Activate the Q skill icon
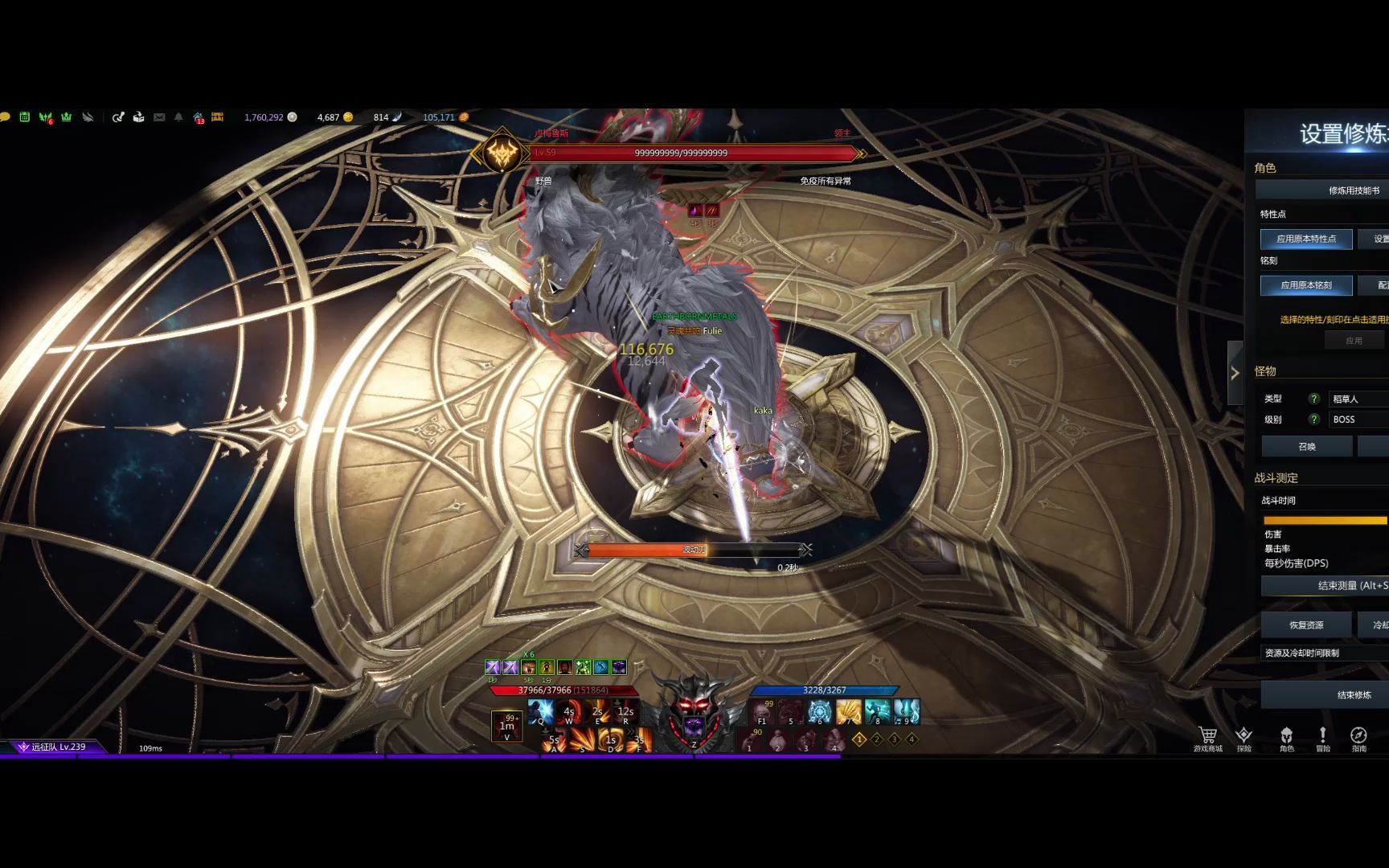1389x868 pixels. [x=541, y=711]
